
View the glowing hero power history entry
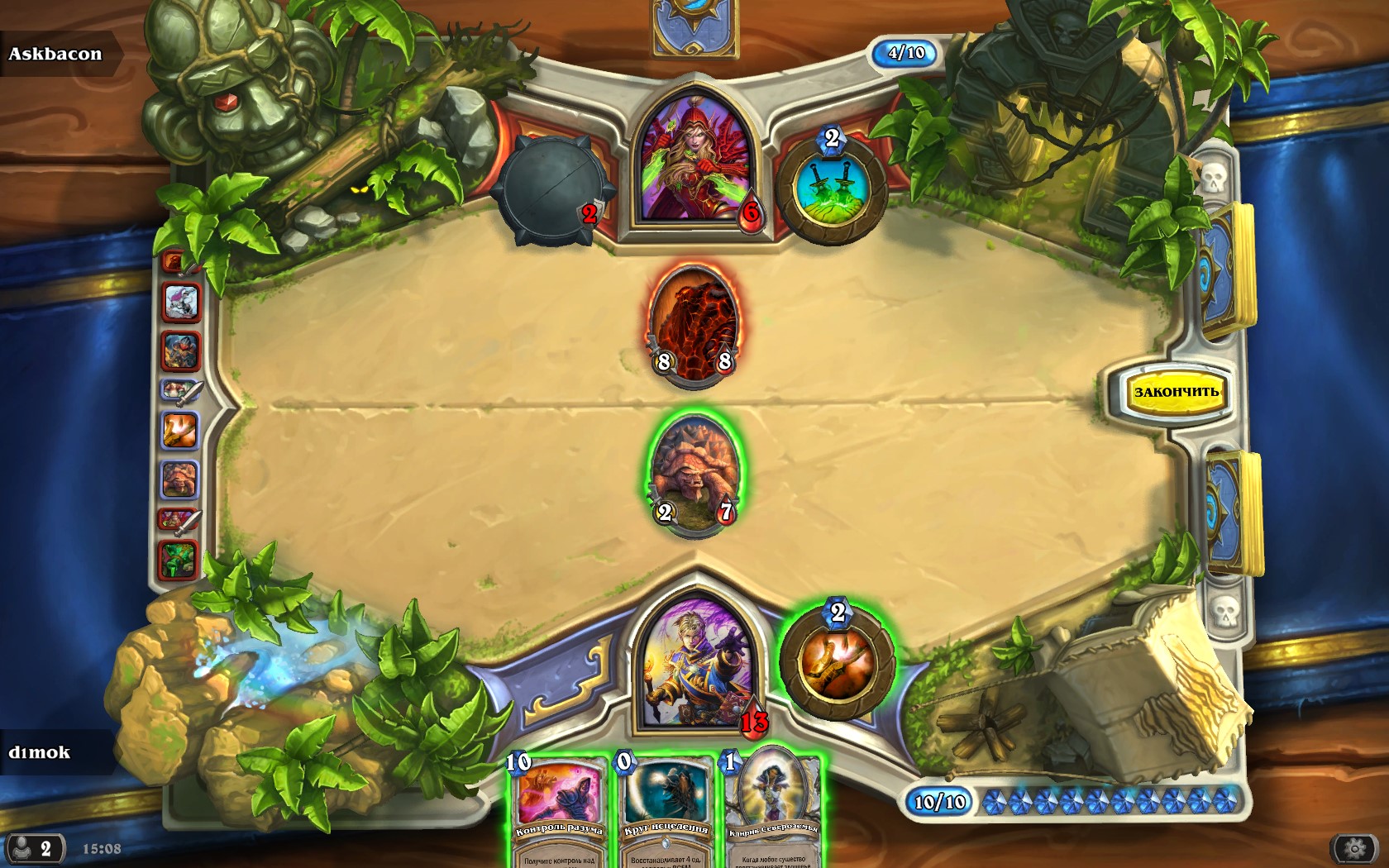point(179,431)
